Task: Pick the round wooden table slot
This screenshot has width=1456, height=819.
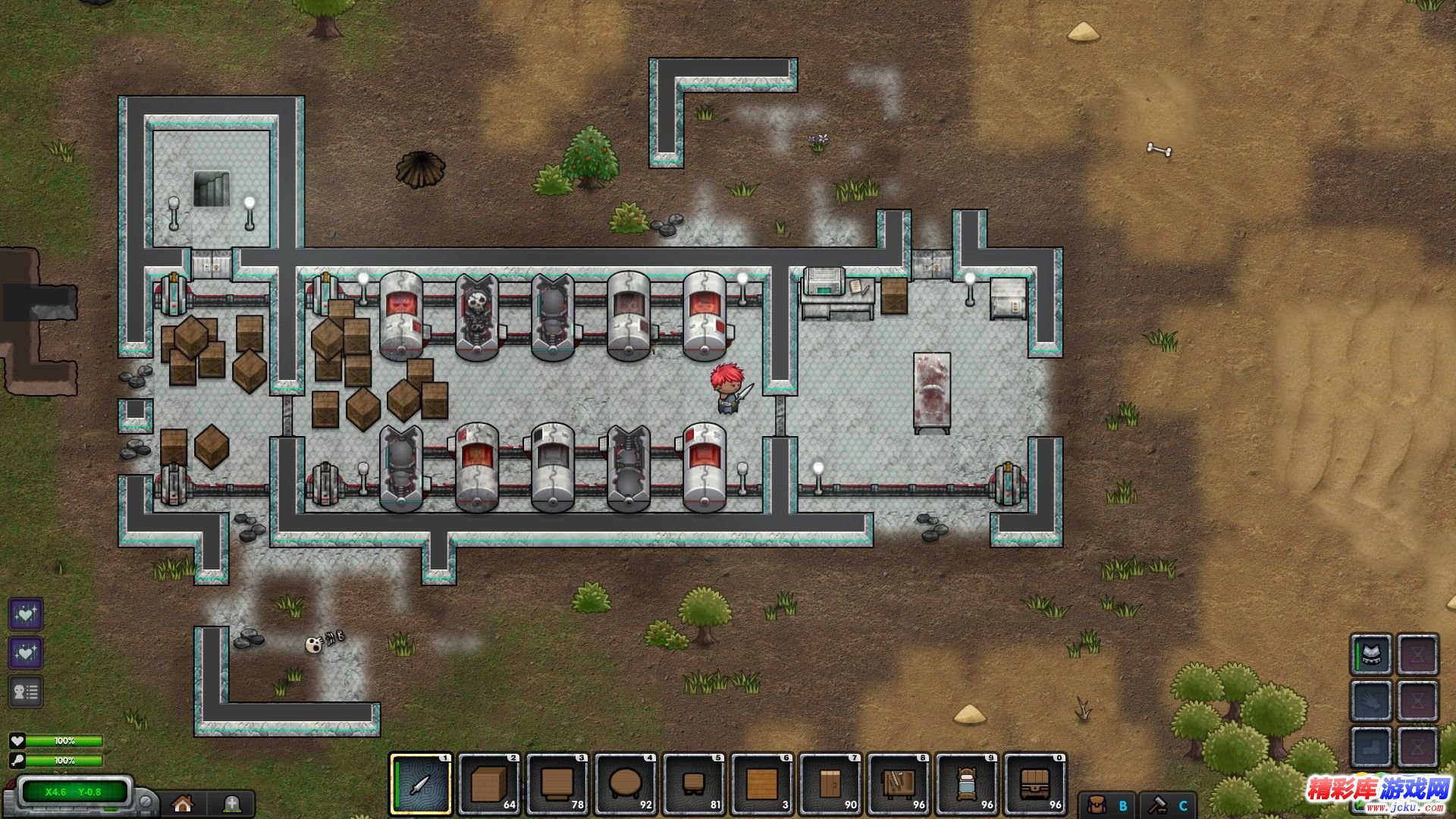Action: 626,784
